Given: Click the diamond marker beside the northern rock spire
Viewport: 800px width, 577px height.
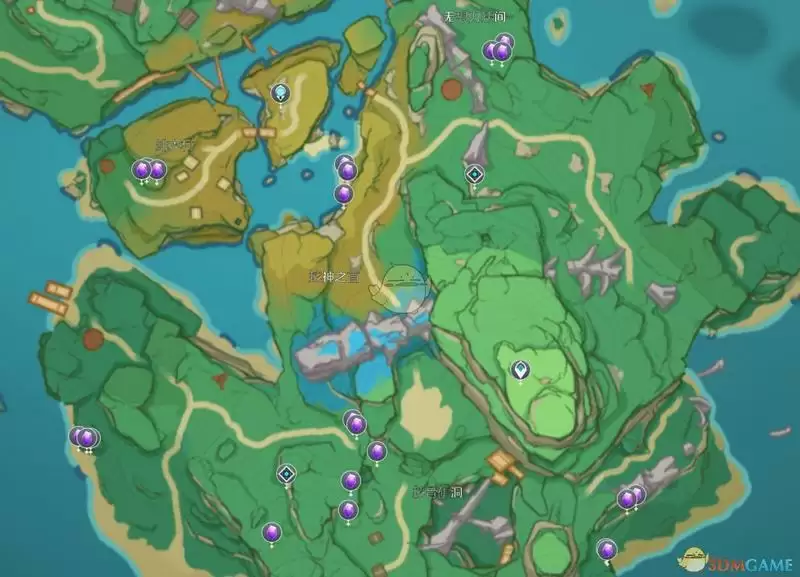Looking at the screenshot, I should pos(474,175).
